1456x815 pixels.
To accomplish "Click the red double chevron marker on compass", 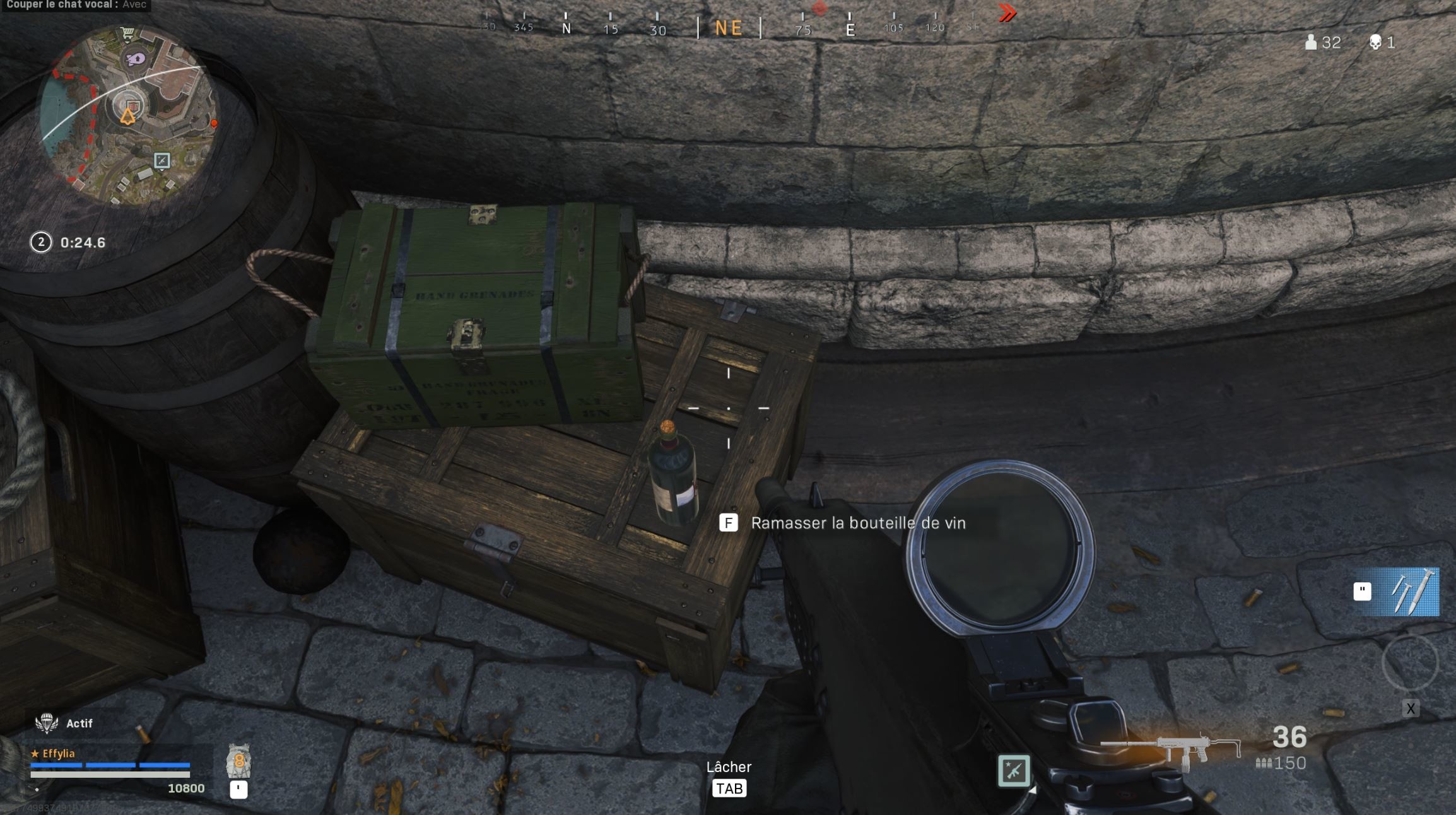I will click(1007, 11).
